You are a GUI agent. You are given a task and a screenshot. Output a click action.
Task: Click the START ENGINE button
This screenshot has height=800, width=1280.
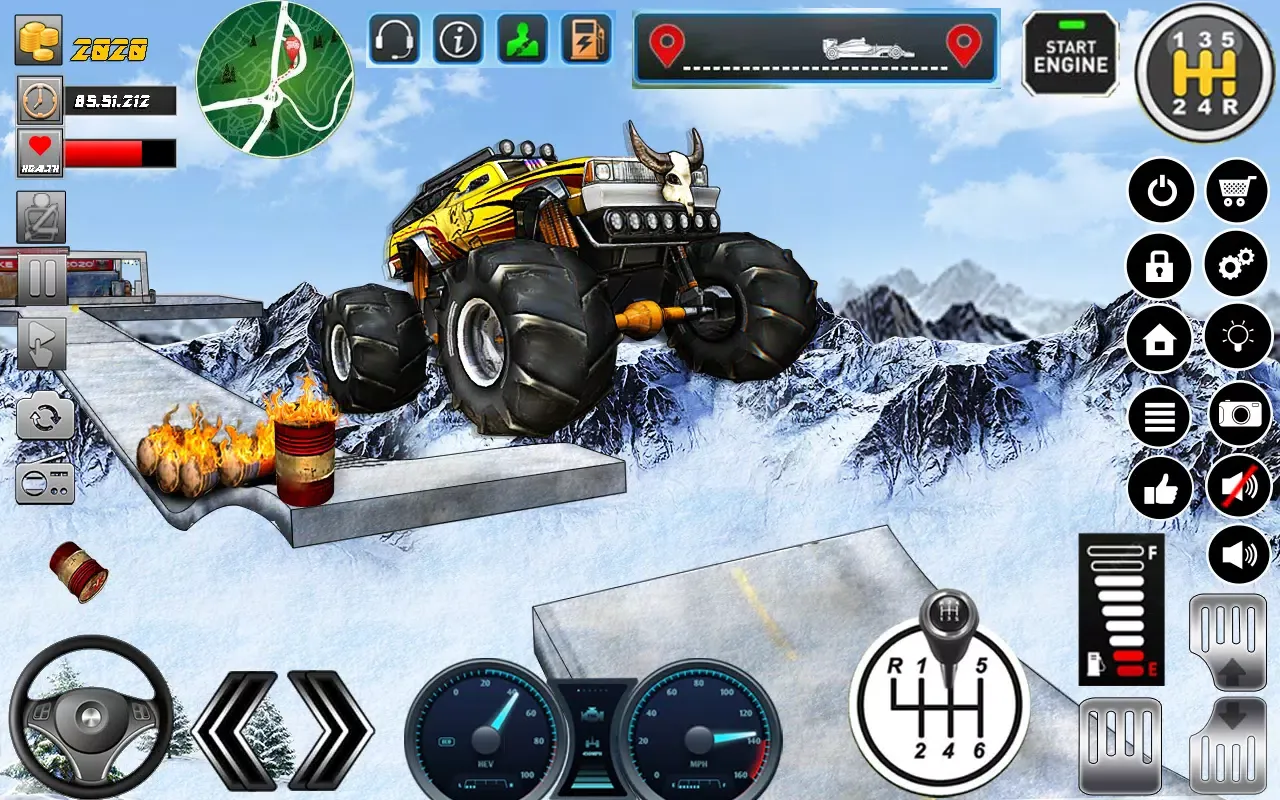click(x=1070, y=54)
